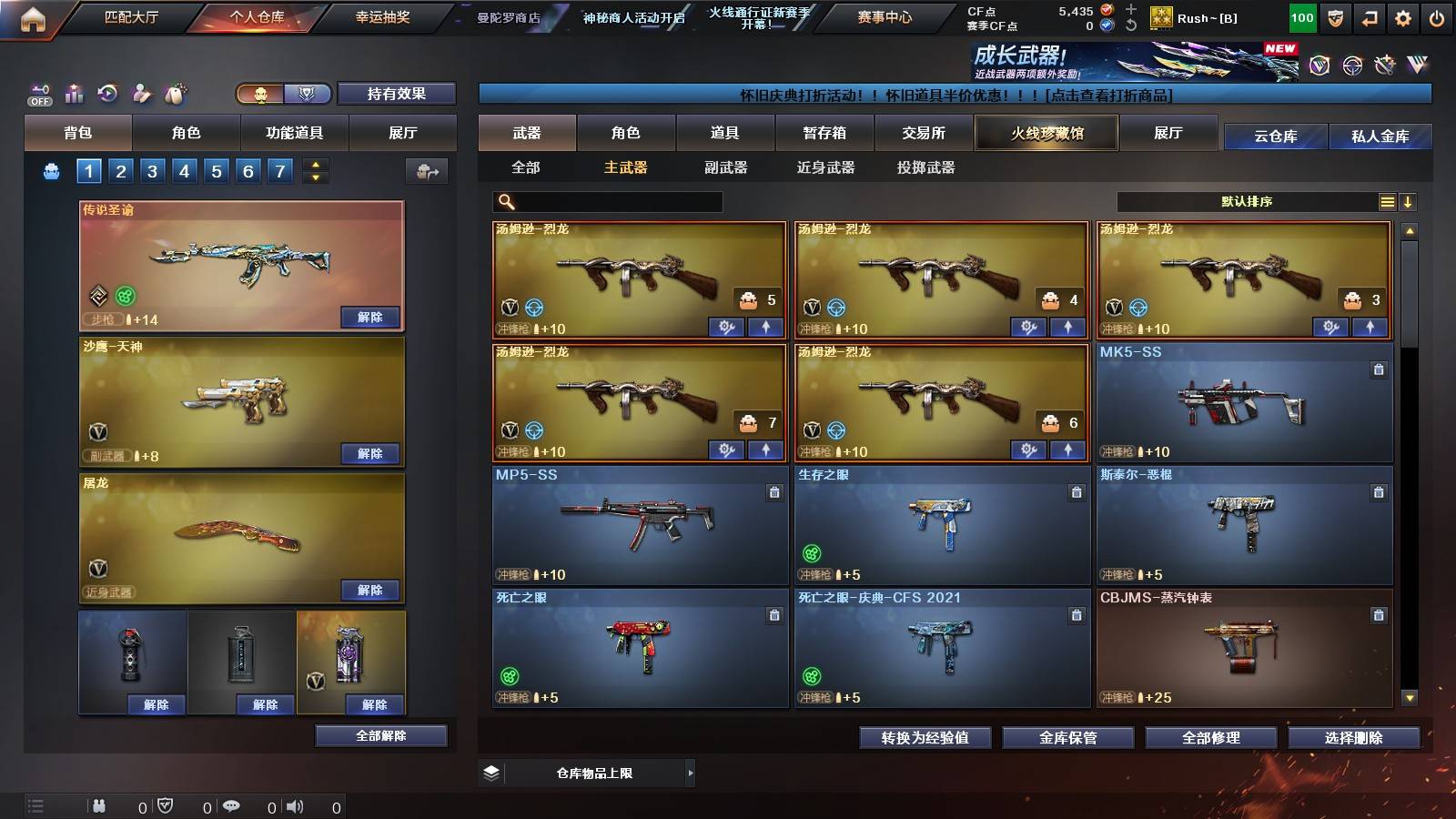Toggle the OFF key switch above 背包 tab
Viewport: 1456px width, 819px height.
coord(38,91)
